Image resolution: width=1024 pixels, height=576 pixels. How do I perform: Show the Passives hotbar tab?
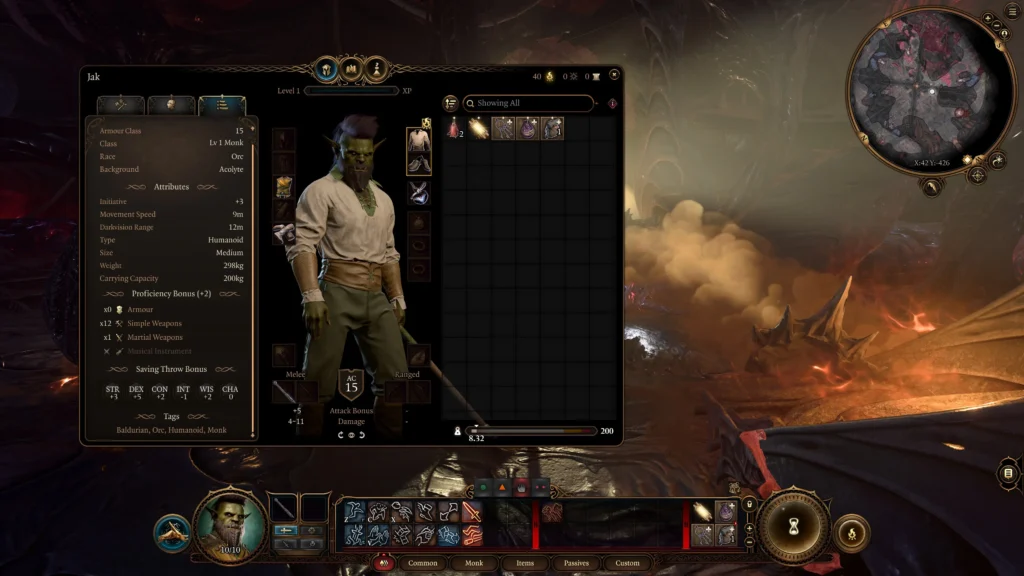[x=576, y=563]
